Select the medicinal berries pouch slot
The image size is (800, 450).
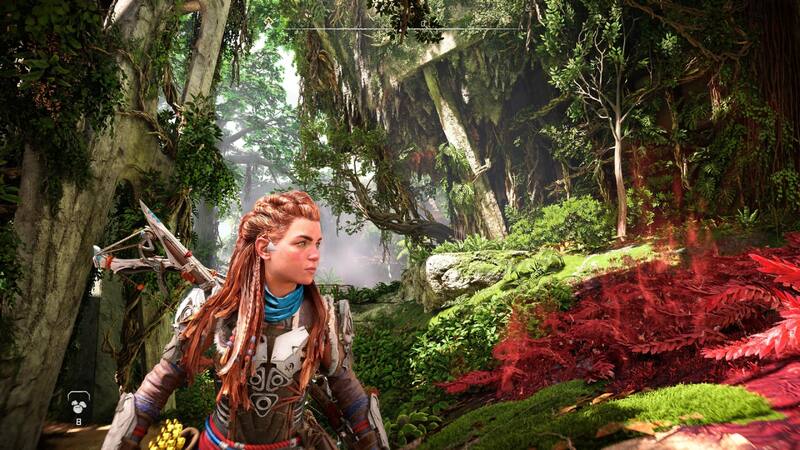[79, 404]
